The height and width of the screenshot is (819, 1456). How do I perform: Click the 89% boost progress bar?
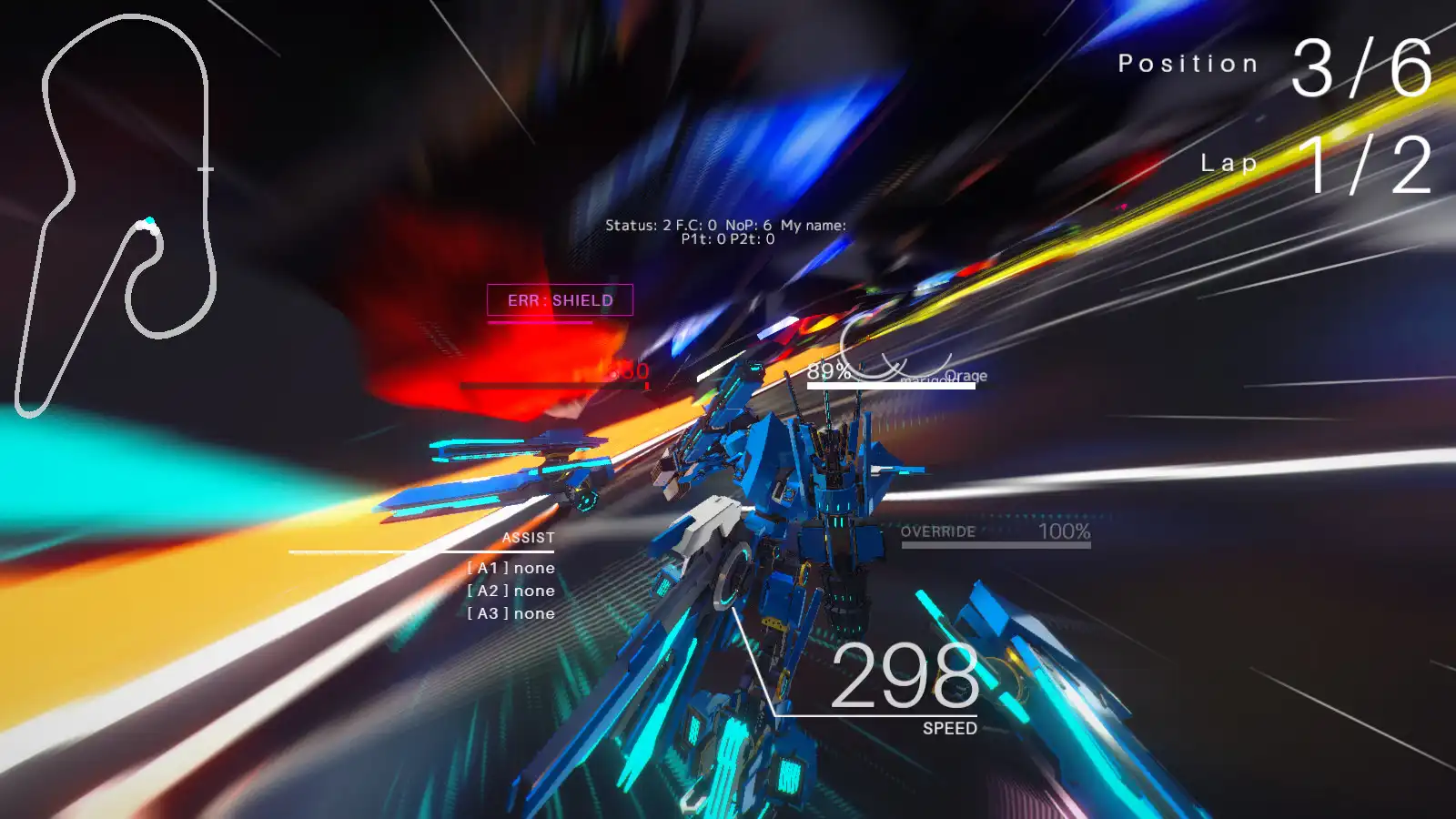(890, 384)
